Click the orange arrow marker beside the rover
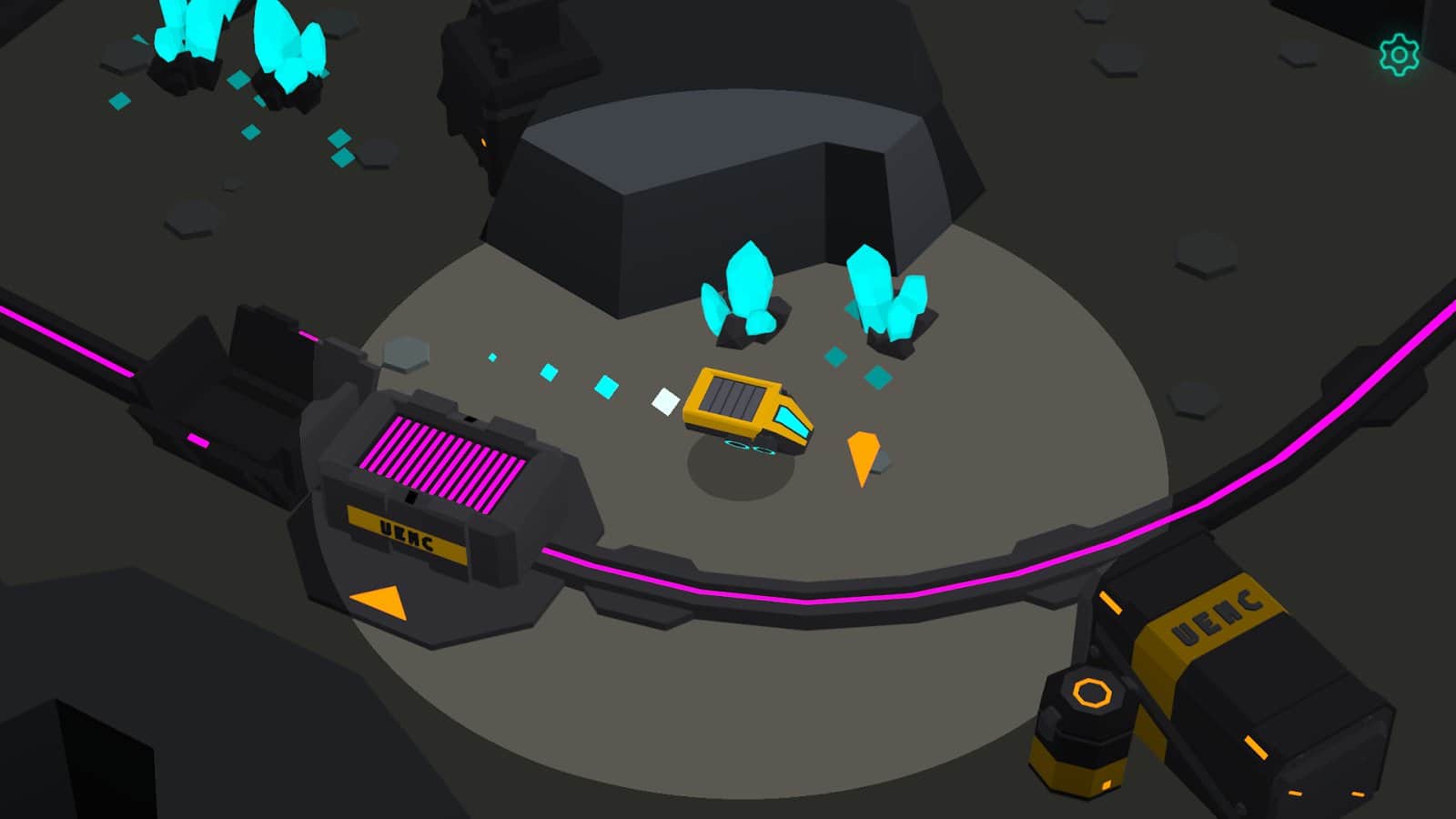 [862, 452]
